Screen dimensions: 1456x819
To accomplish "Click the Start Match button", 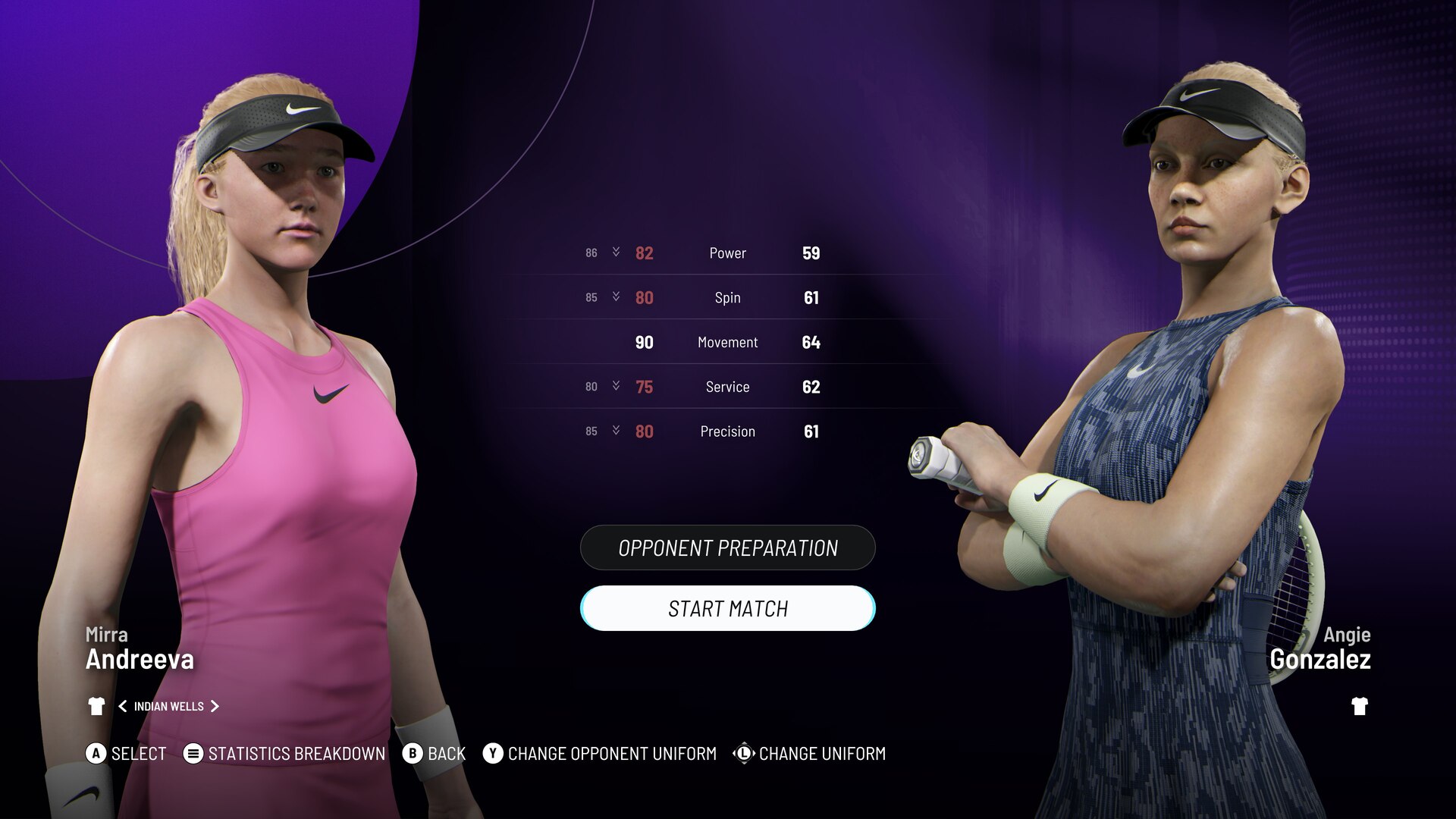I will tap(727, 608).
